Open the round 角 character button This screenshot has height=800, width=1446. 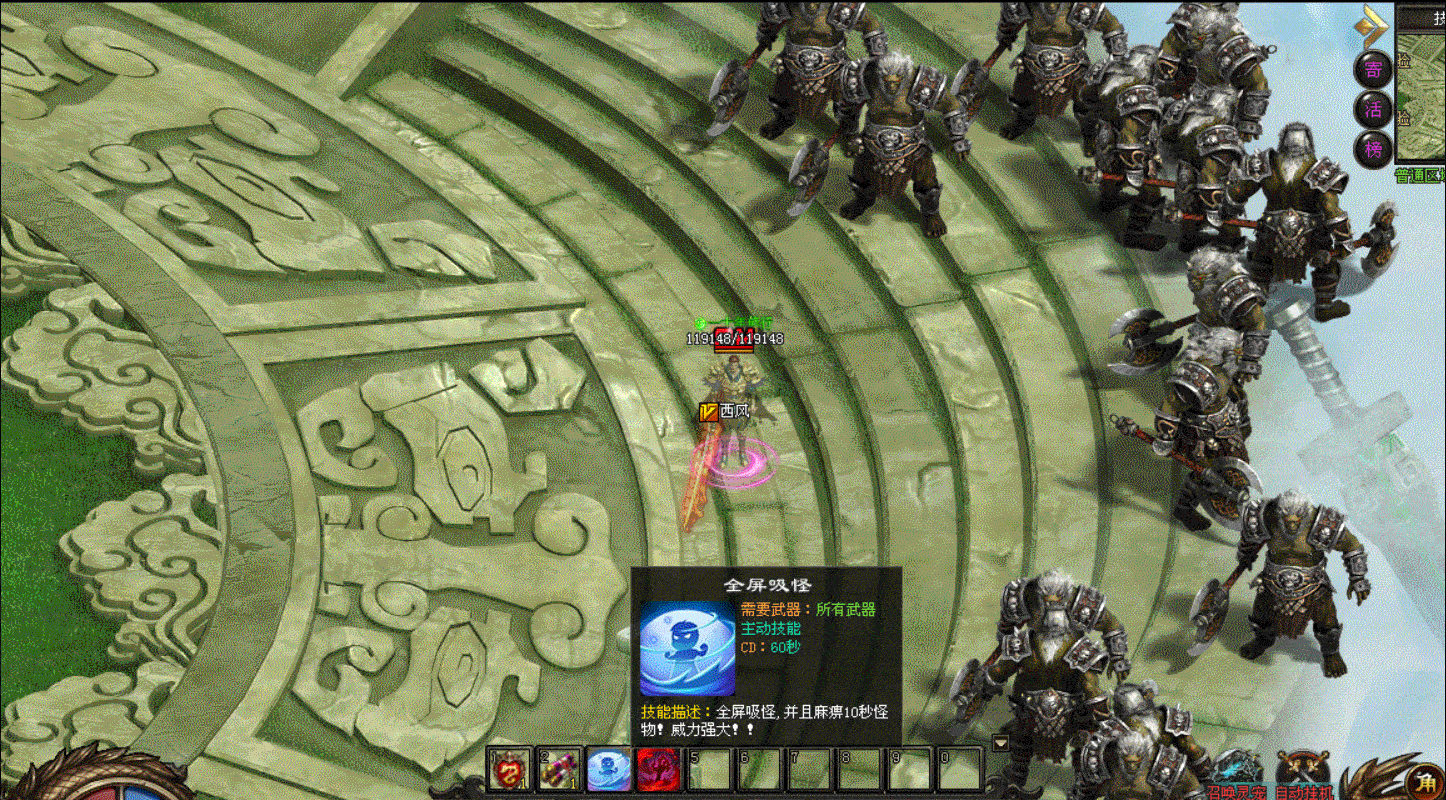point(1421,781)
